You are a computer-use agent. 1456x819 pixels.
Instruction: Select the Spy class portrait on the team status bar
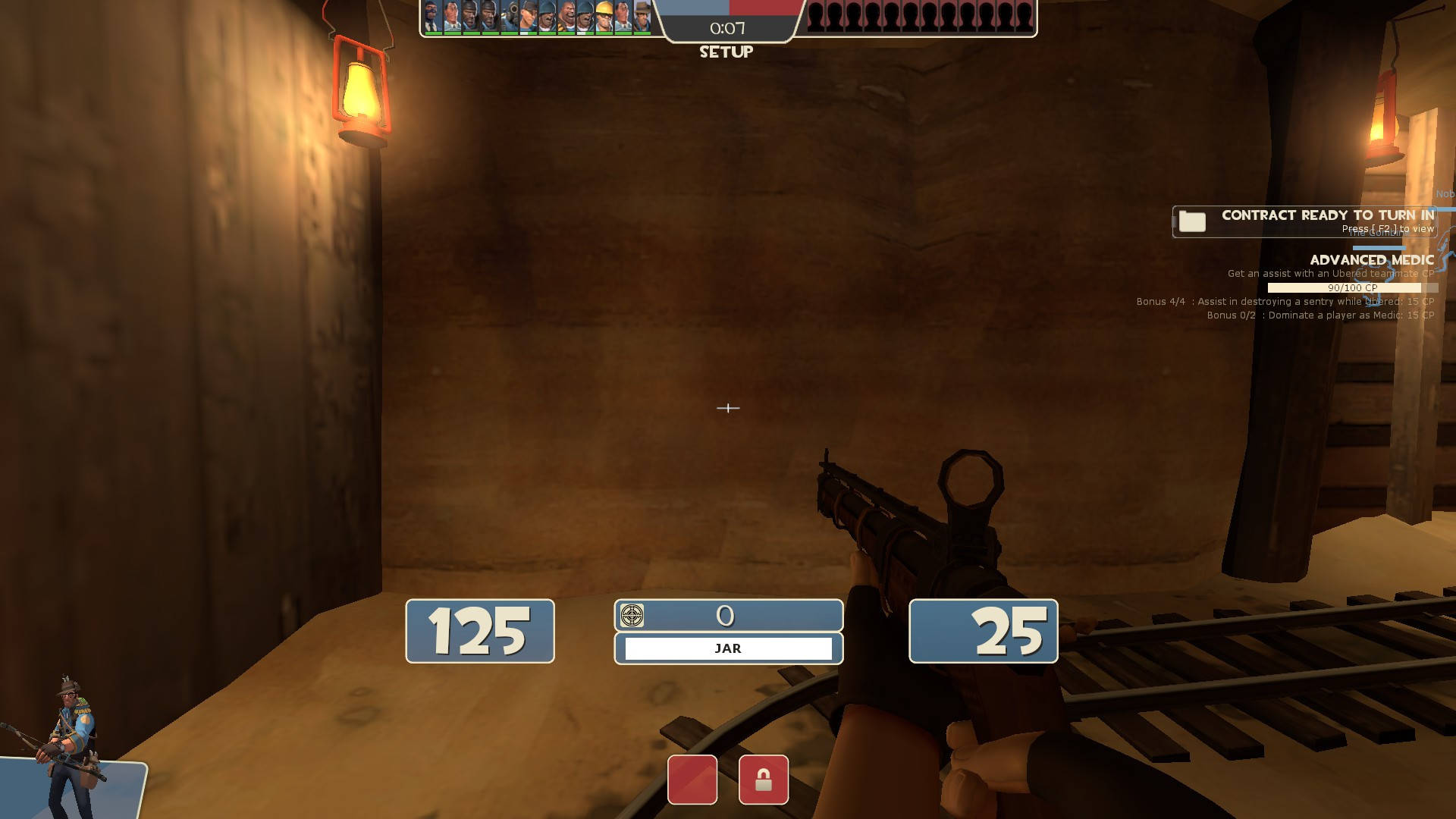[x=432, y=15]
